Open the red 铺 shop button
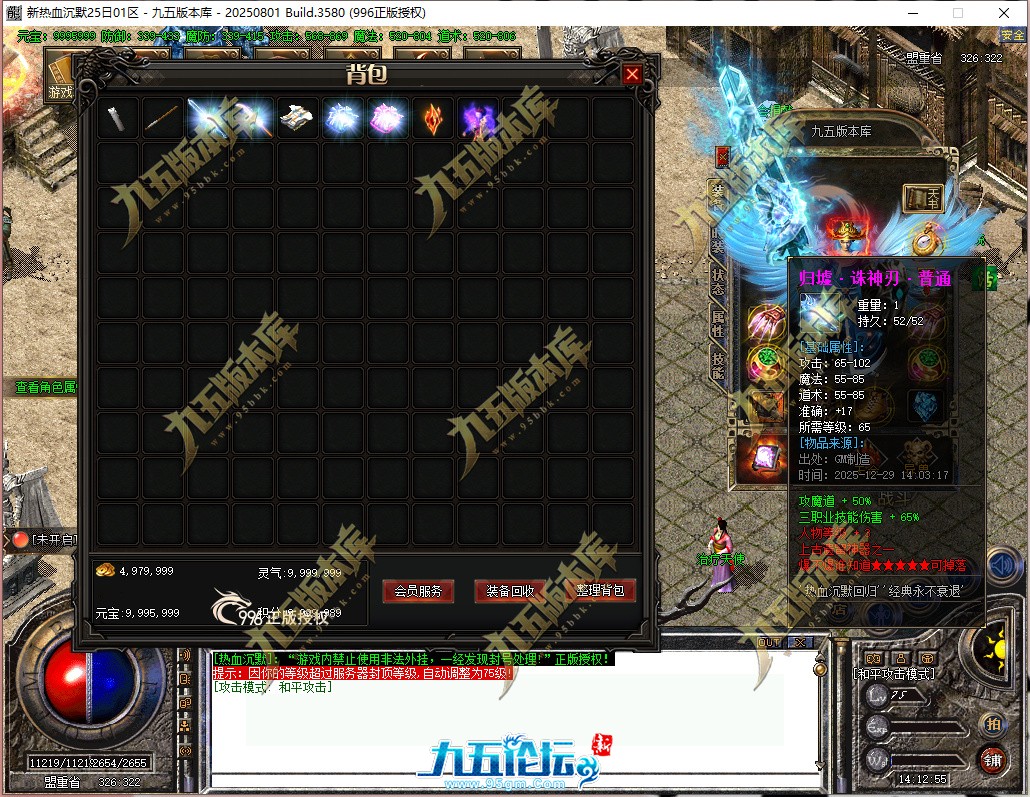 pyautogui.click(x=992, y=758)
